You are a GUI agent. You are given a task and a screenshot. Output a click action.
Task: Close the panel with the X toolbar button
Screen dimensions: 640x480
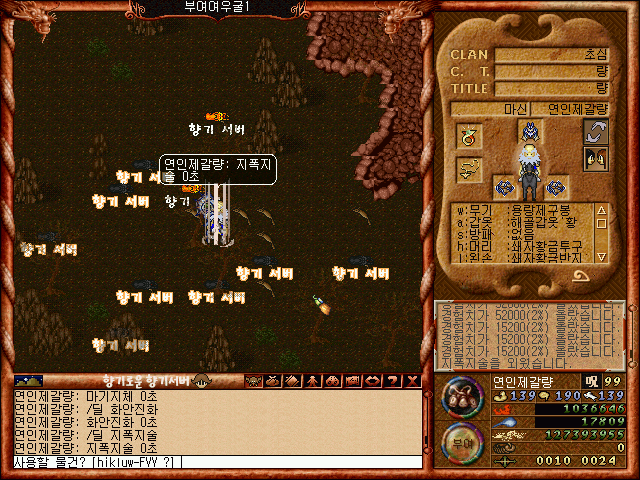pos(409,381)
